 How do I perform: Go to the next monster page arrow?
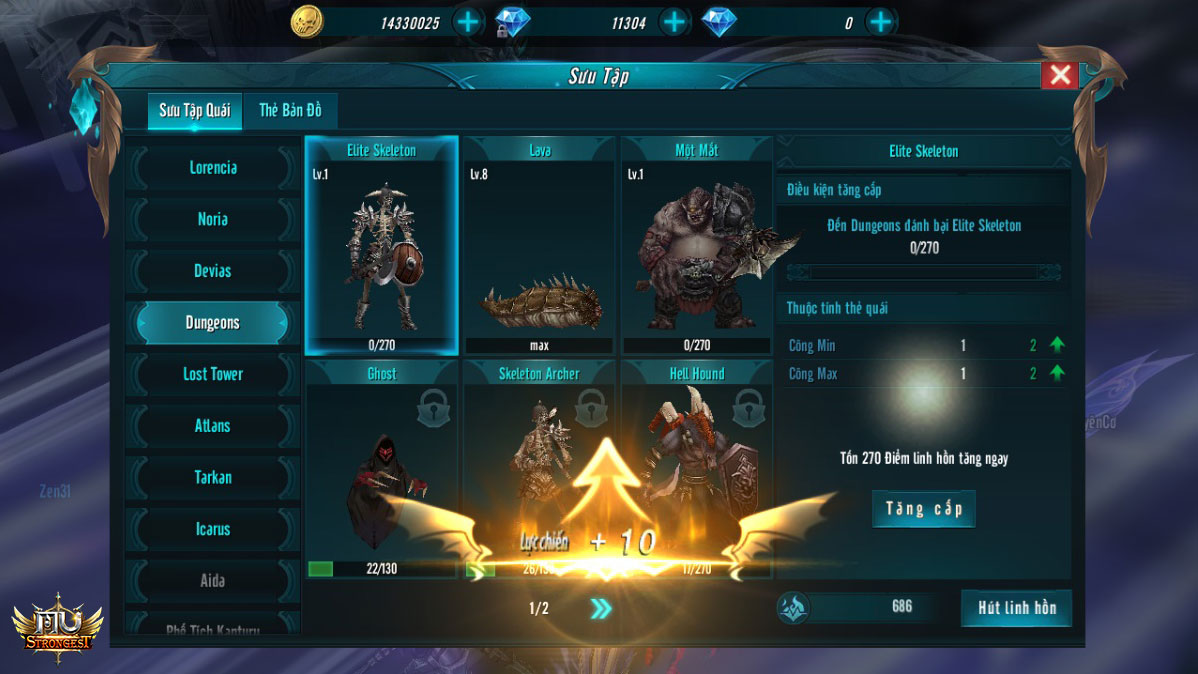[600, 609]
